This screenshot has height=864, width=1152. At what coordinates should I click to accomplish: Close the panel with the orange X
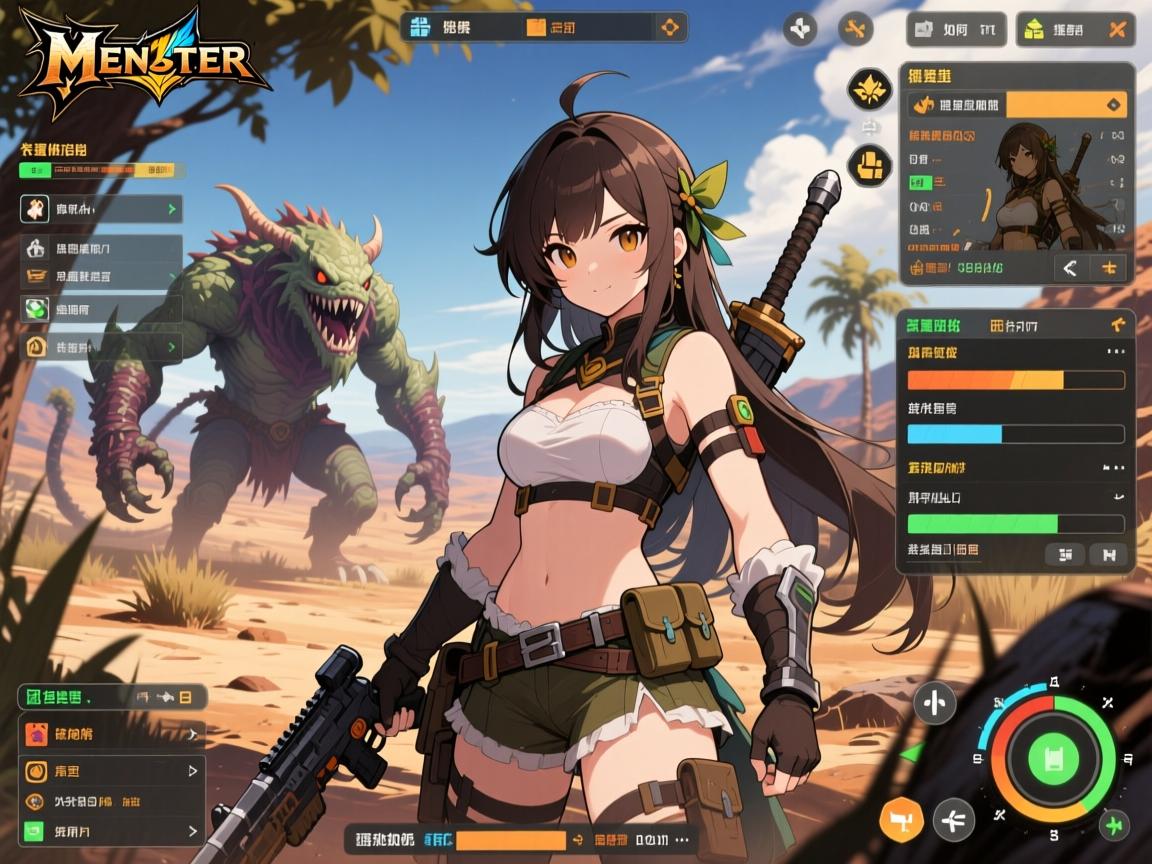tap(1118, 30)
